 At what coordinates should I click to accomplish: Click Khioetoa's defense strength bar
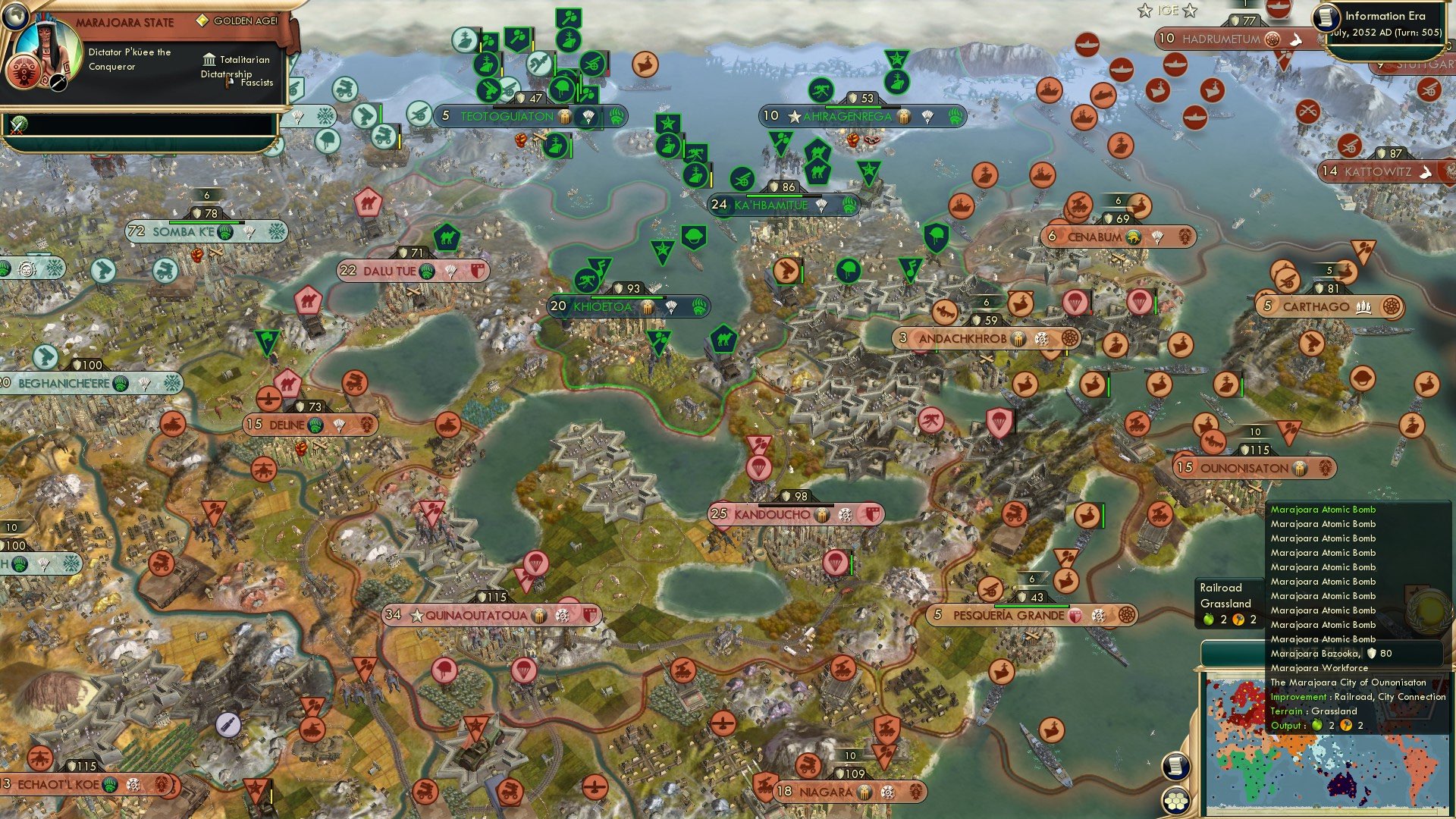(629, 297)
